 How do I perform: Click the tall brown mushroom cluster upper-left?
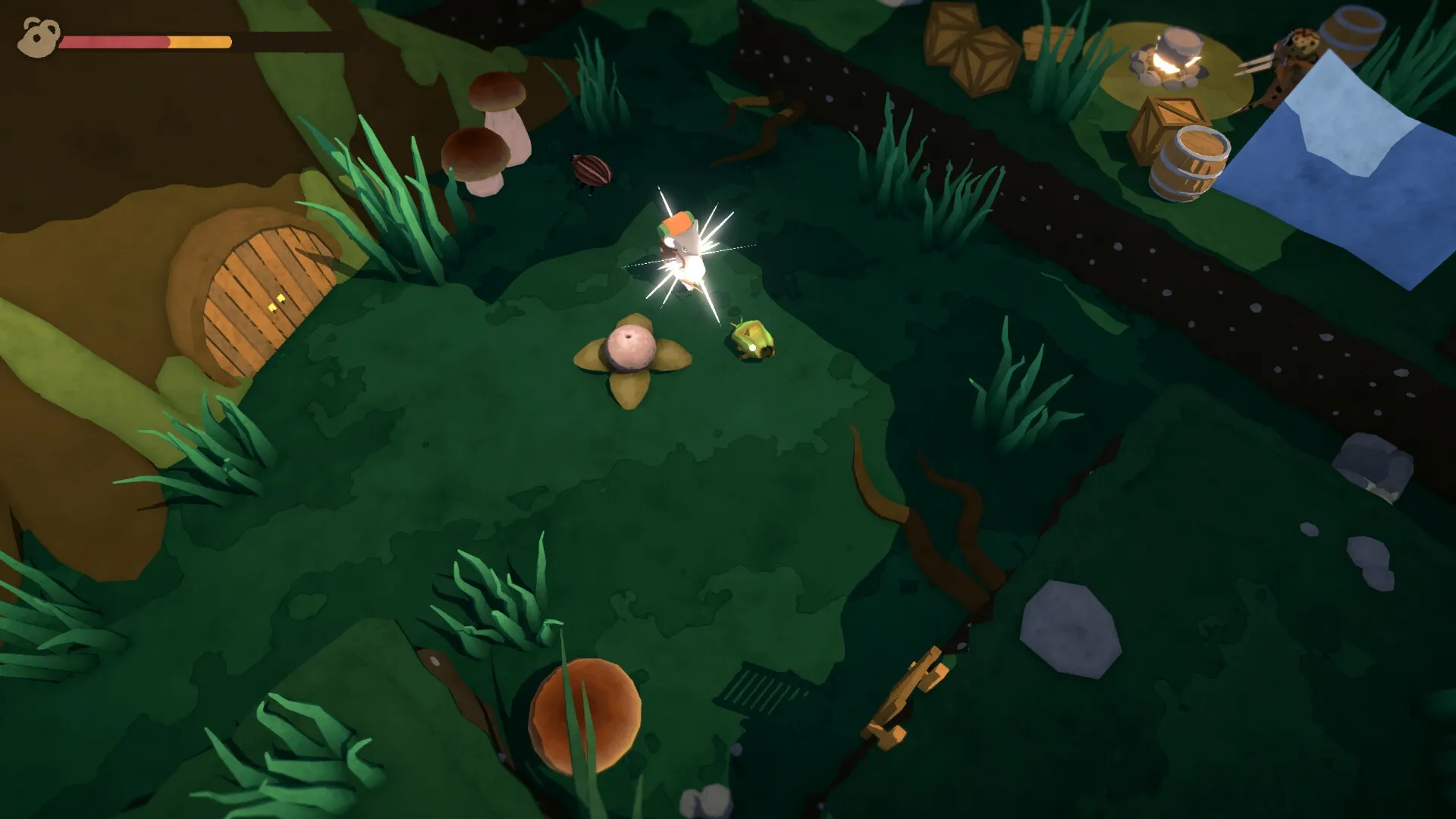pos(489,121)
